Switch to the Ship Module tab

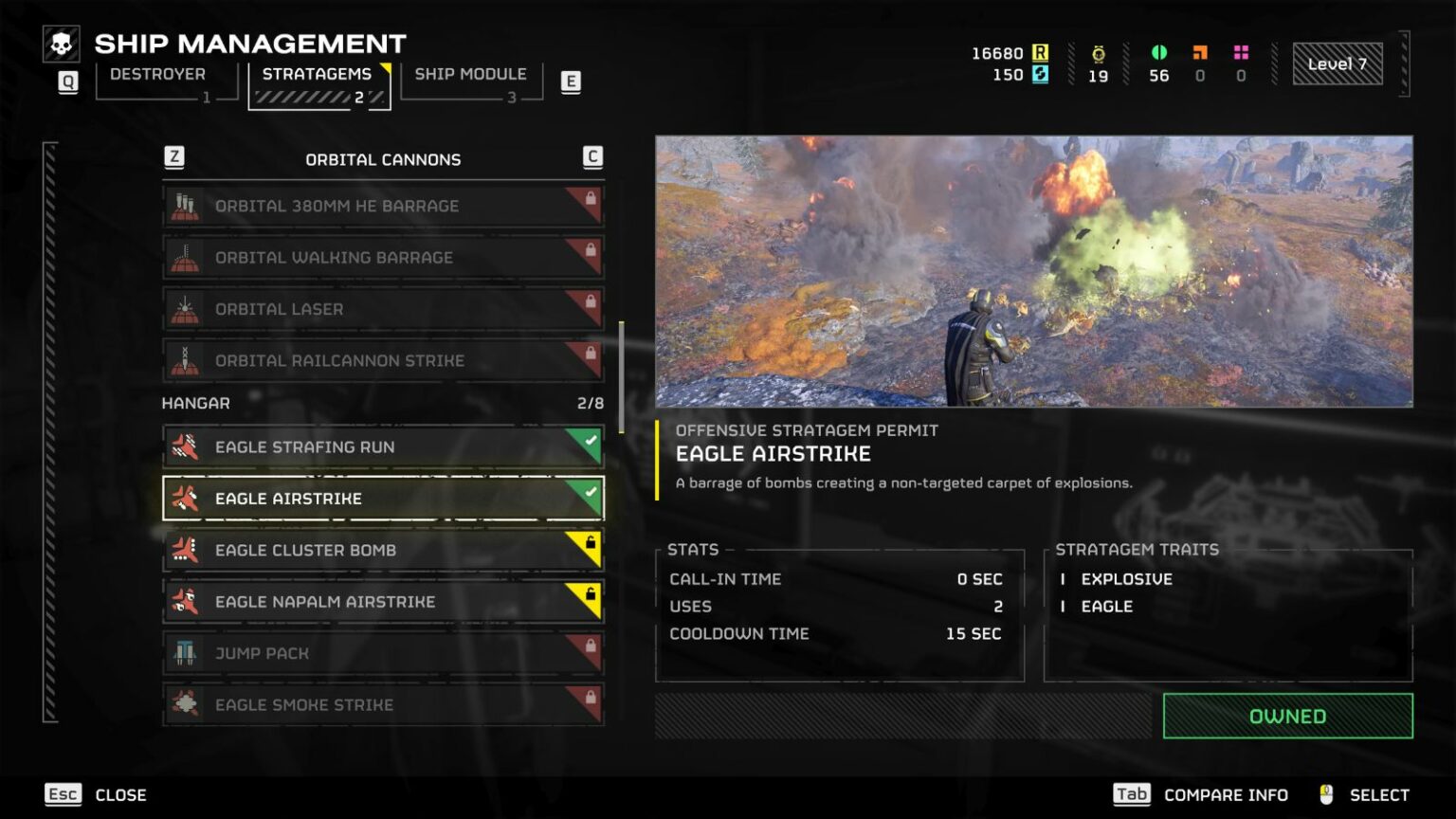coord(470,75)
